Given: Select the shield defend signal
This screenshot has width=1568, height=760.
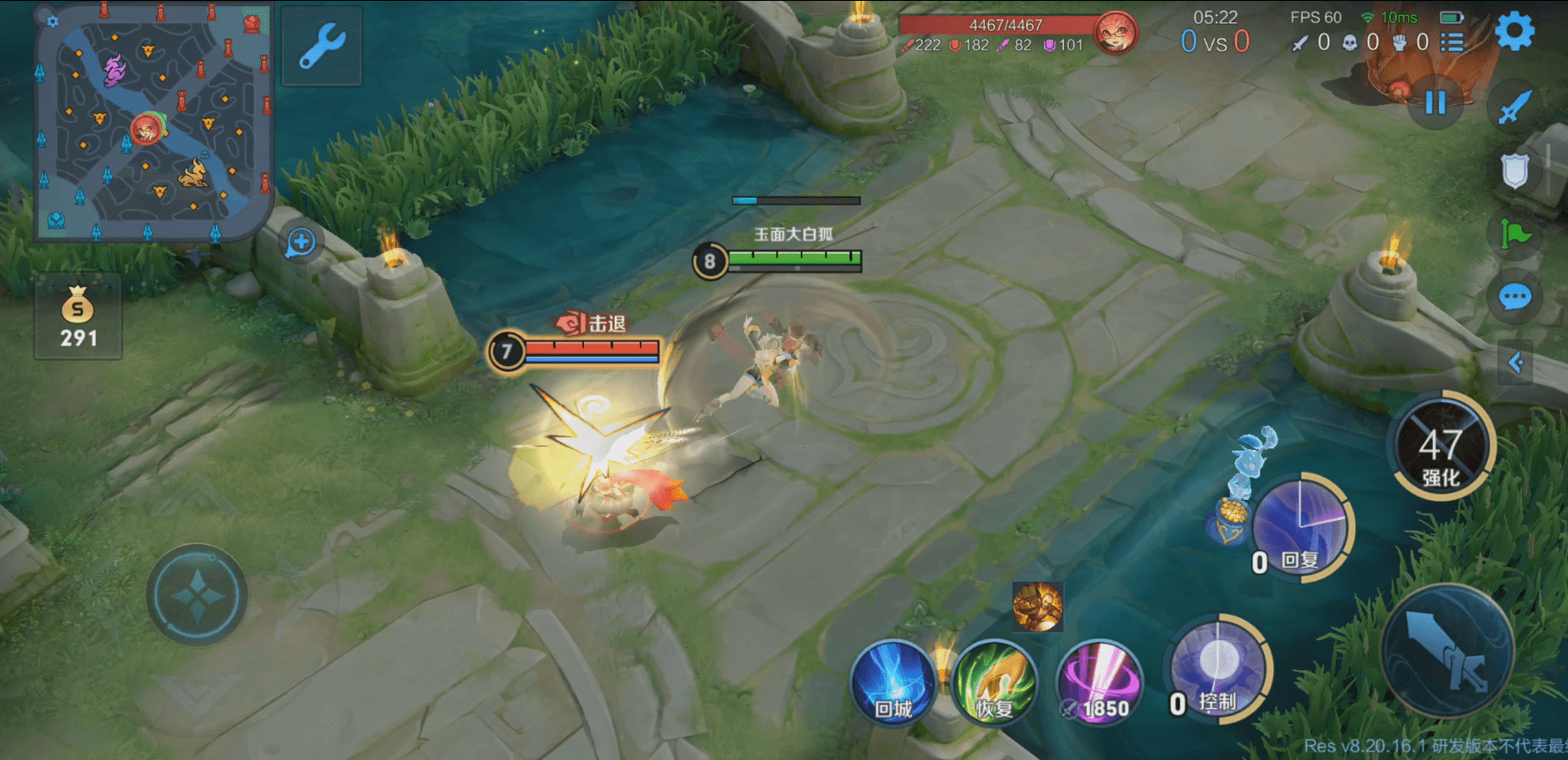Looking at the screenshot, I should click(x=1515, y=171).
